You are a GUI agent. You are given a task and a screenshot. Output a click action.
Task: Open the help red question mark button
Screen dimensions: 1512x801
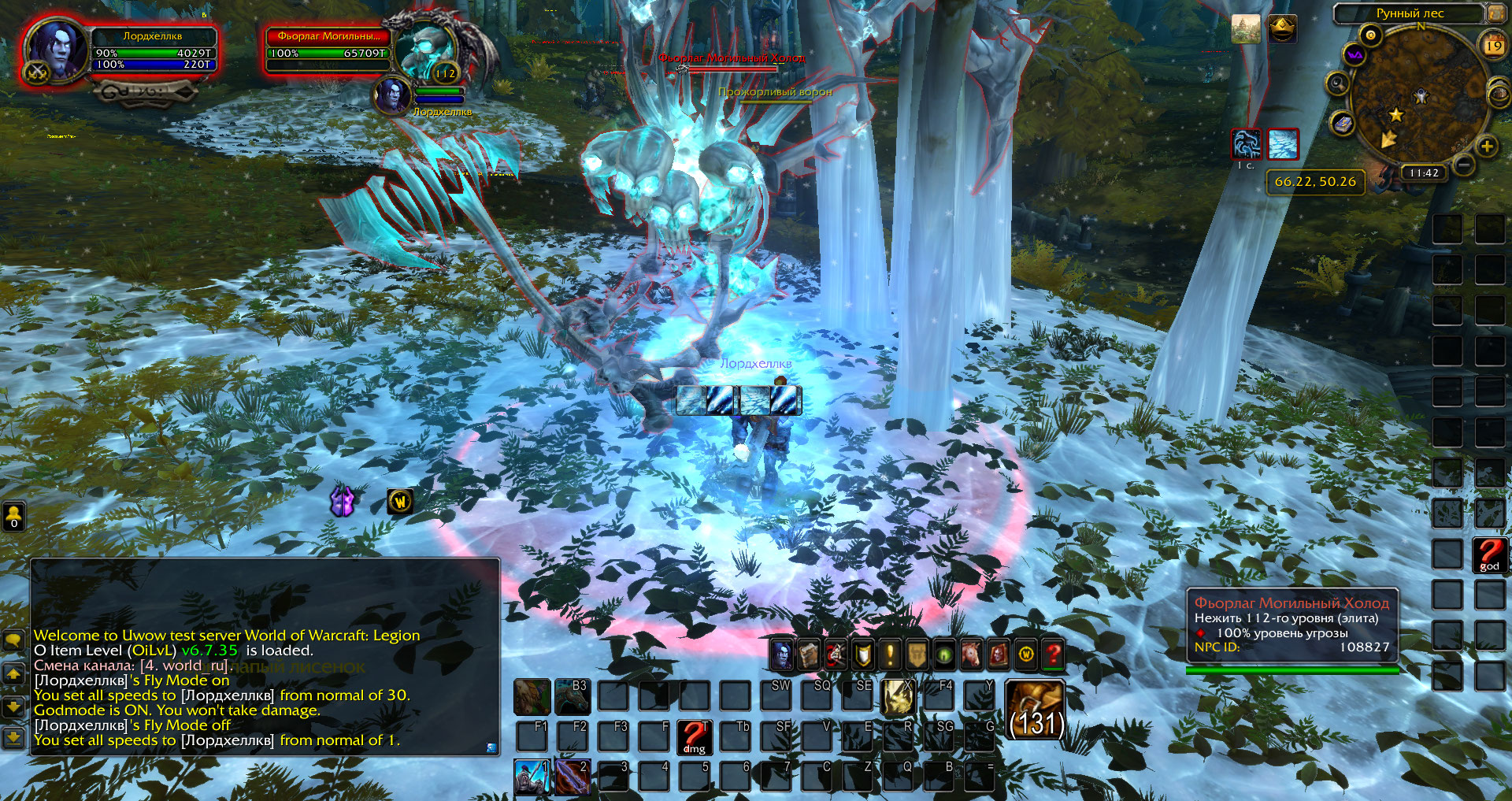[1053, 654]
